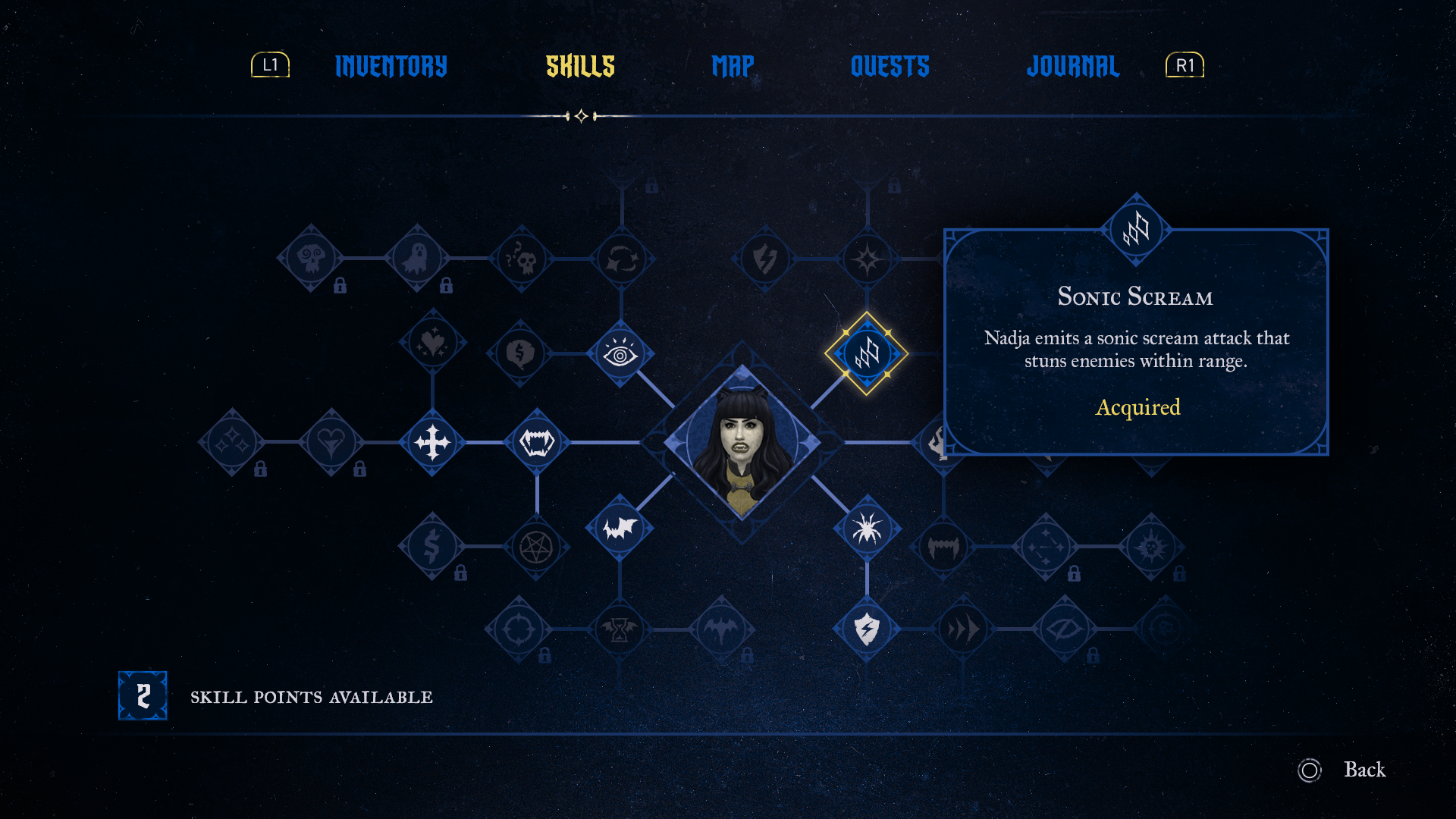Open the Skills tab
The image size is (1456, 819).
580,67
